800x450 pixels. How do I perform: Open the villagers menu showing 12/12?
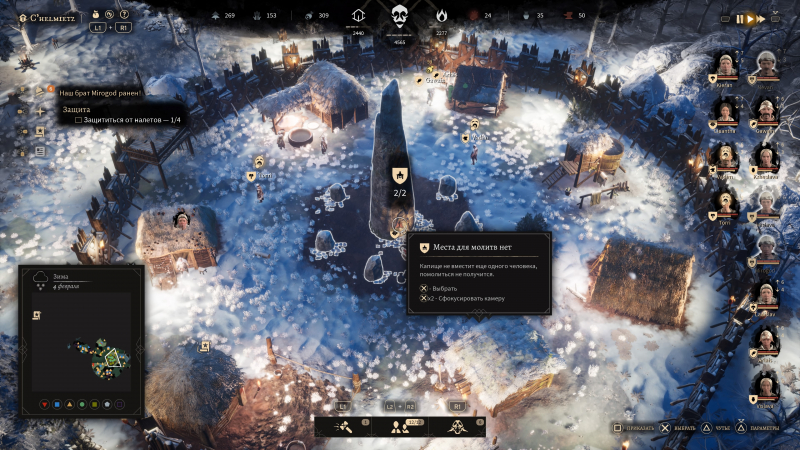[x=400, y=426]
